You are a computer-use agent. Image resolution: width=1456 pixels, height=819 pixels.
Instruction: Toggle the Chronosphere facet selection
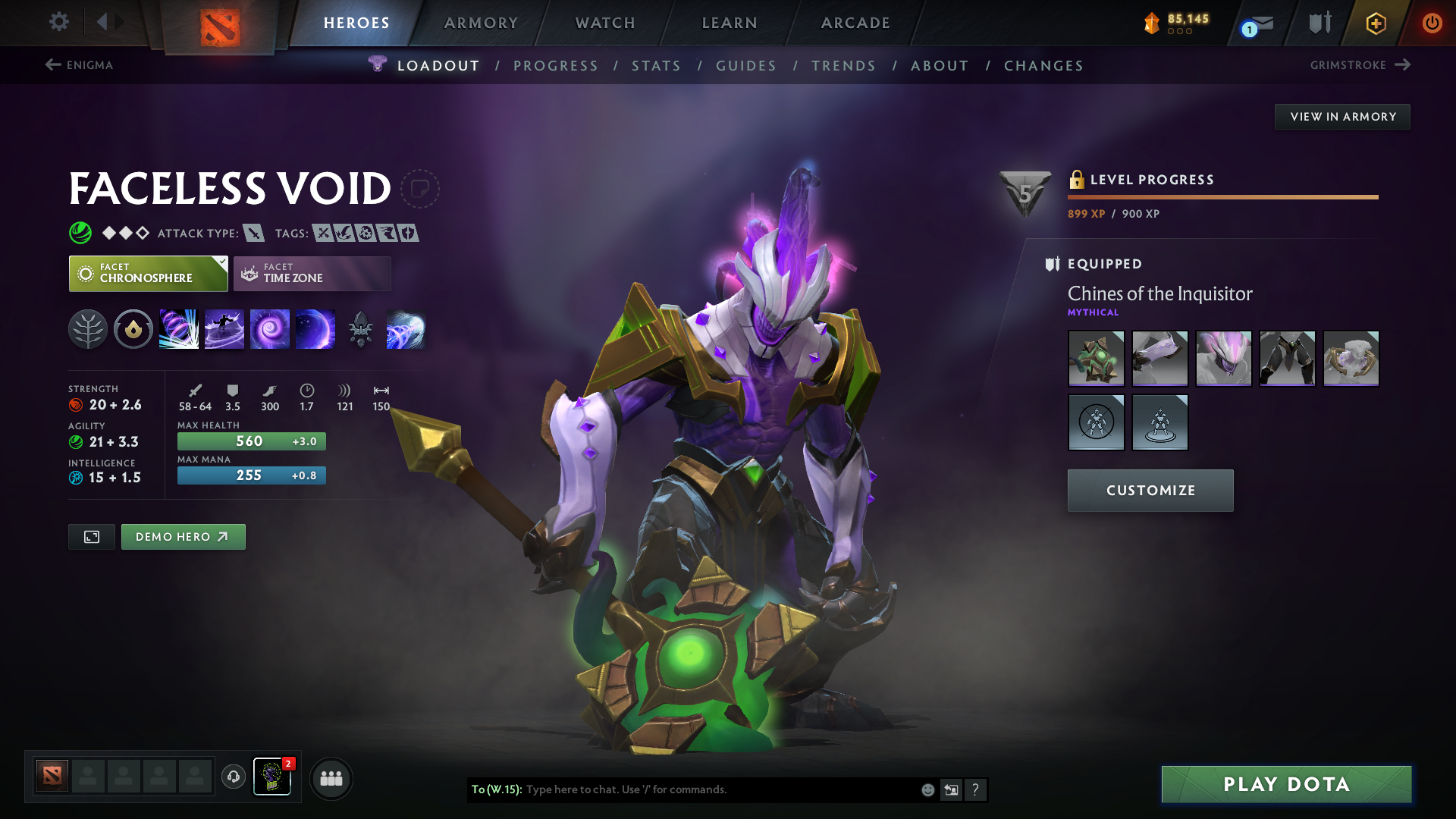[148, 273]
